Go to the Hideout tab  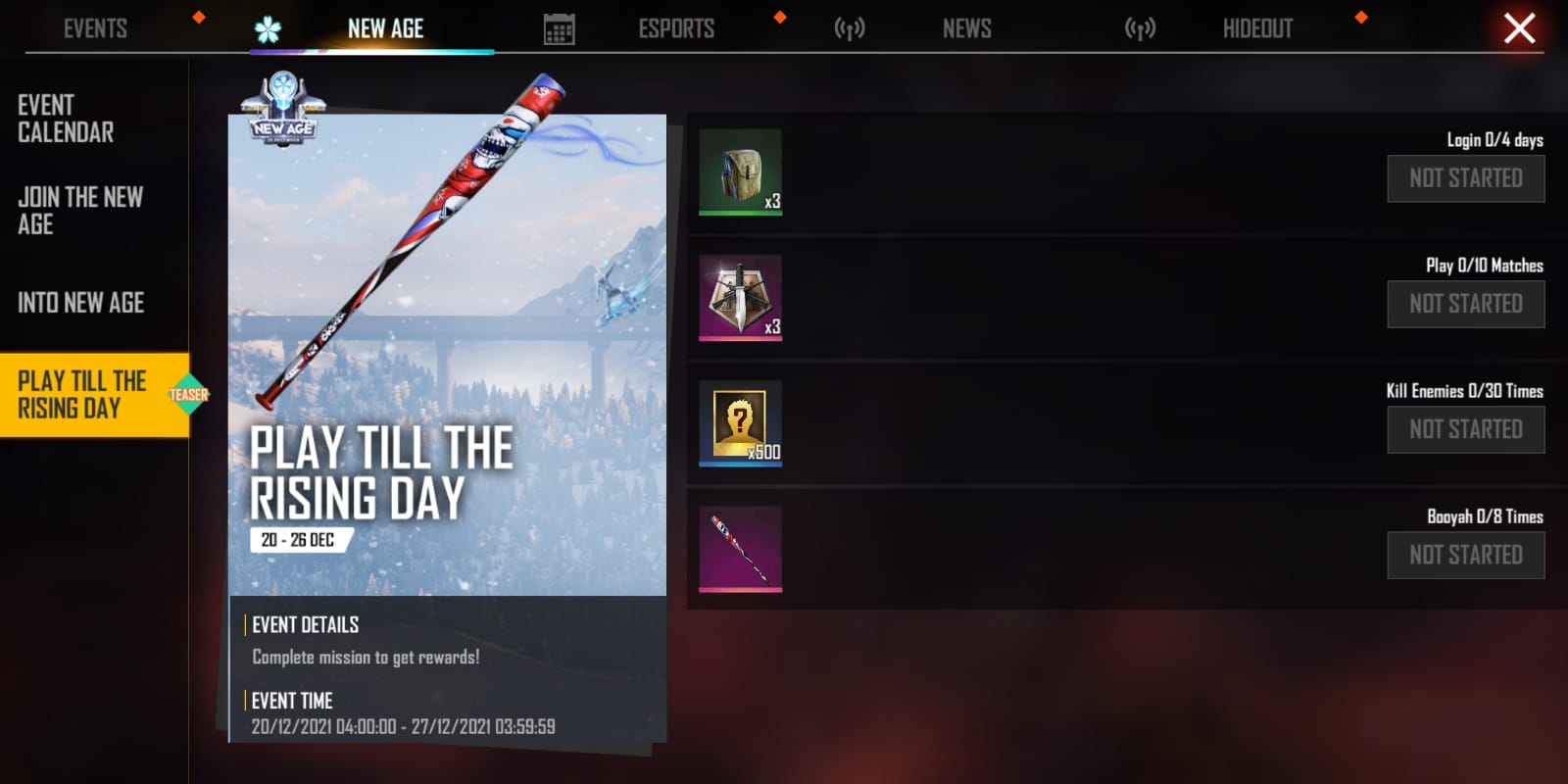1257,28
